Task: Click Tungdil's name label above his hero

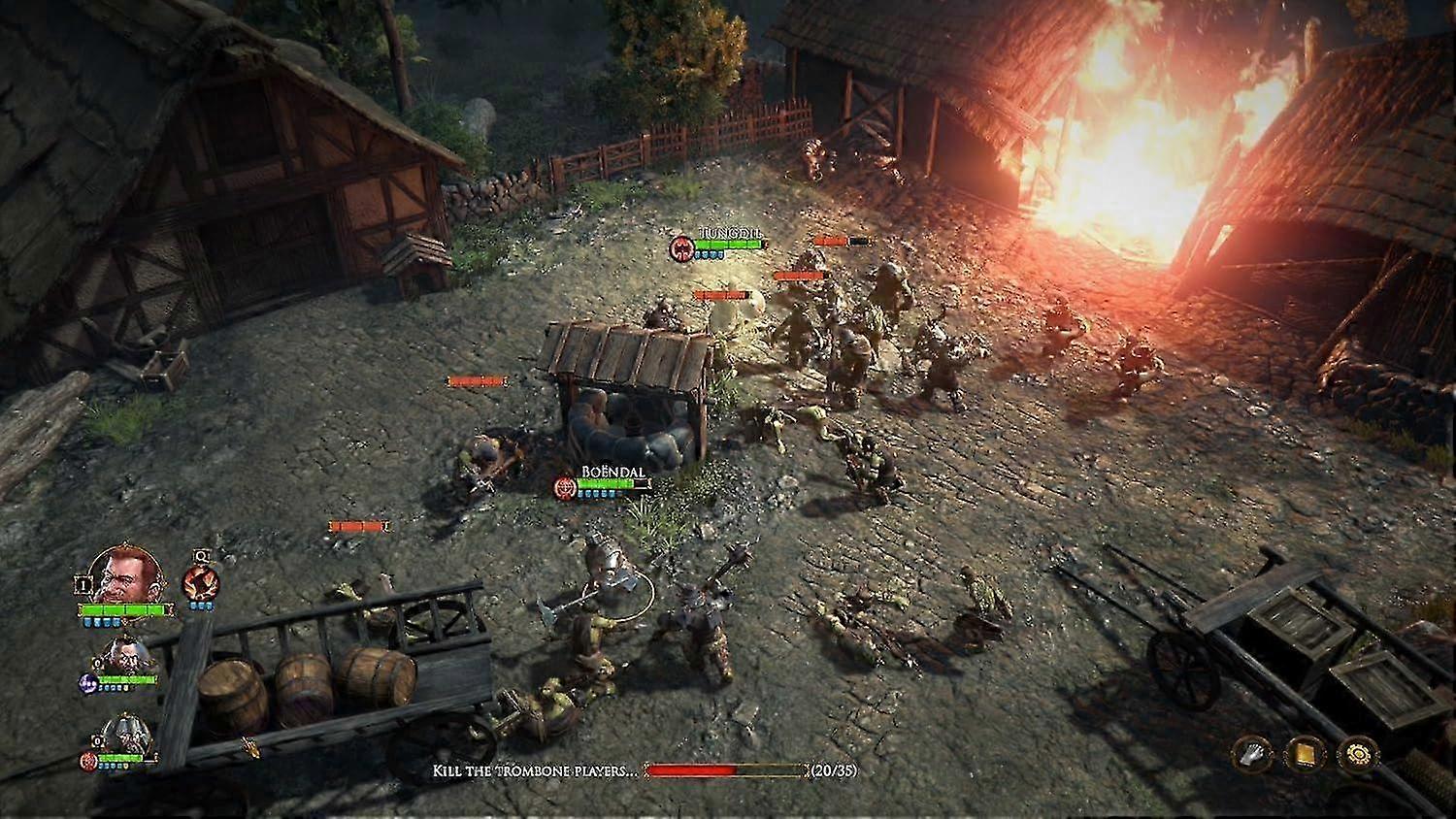Action: coord(728,234)
